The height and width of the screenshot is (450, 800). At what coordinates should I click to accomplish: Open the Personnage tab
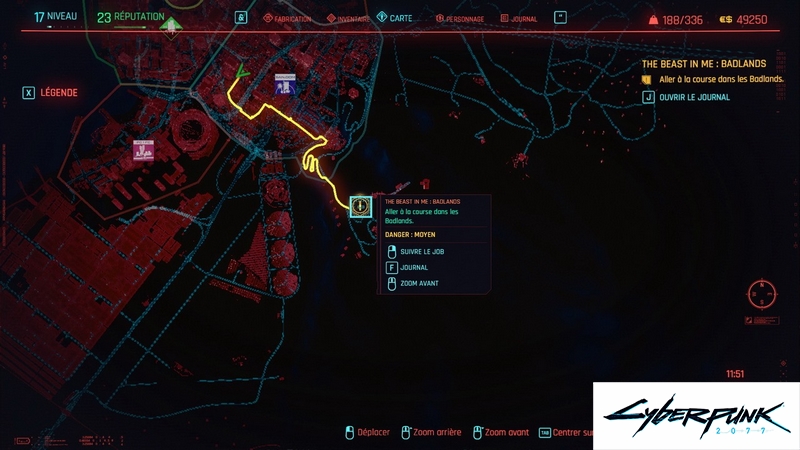click(459, 18)
